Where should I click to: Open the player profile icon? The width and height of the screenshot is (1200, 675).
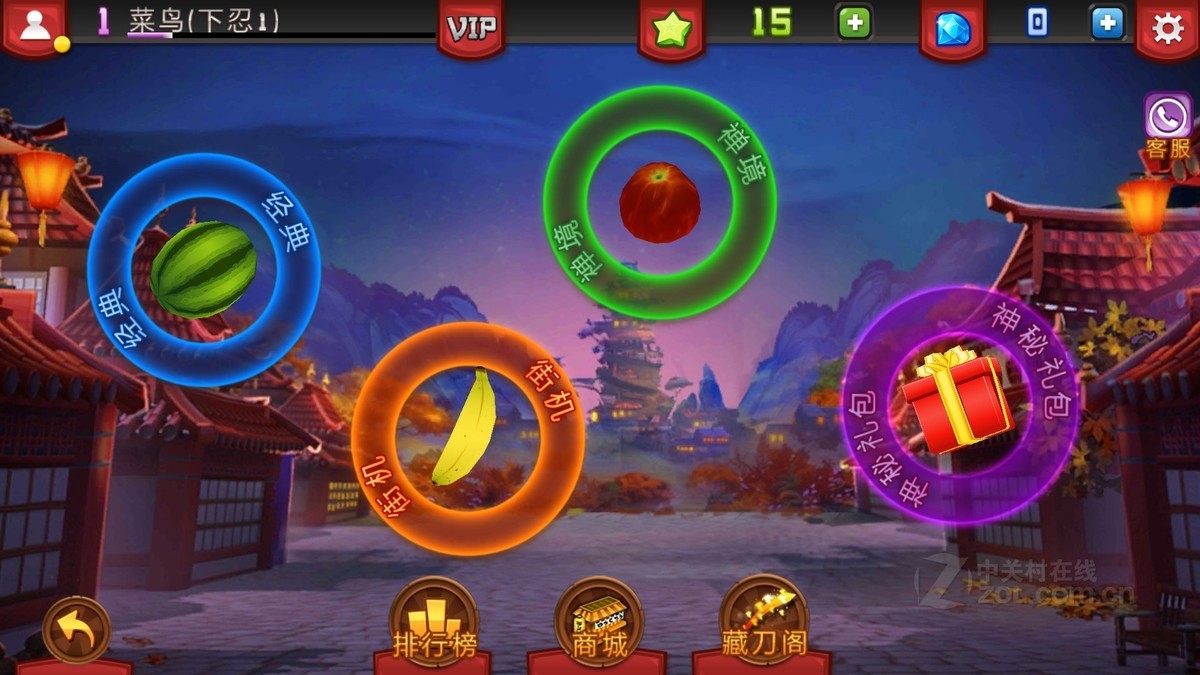click(x=35, y=27)
